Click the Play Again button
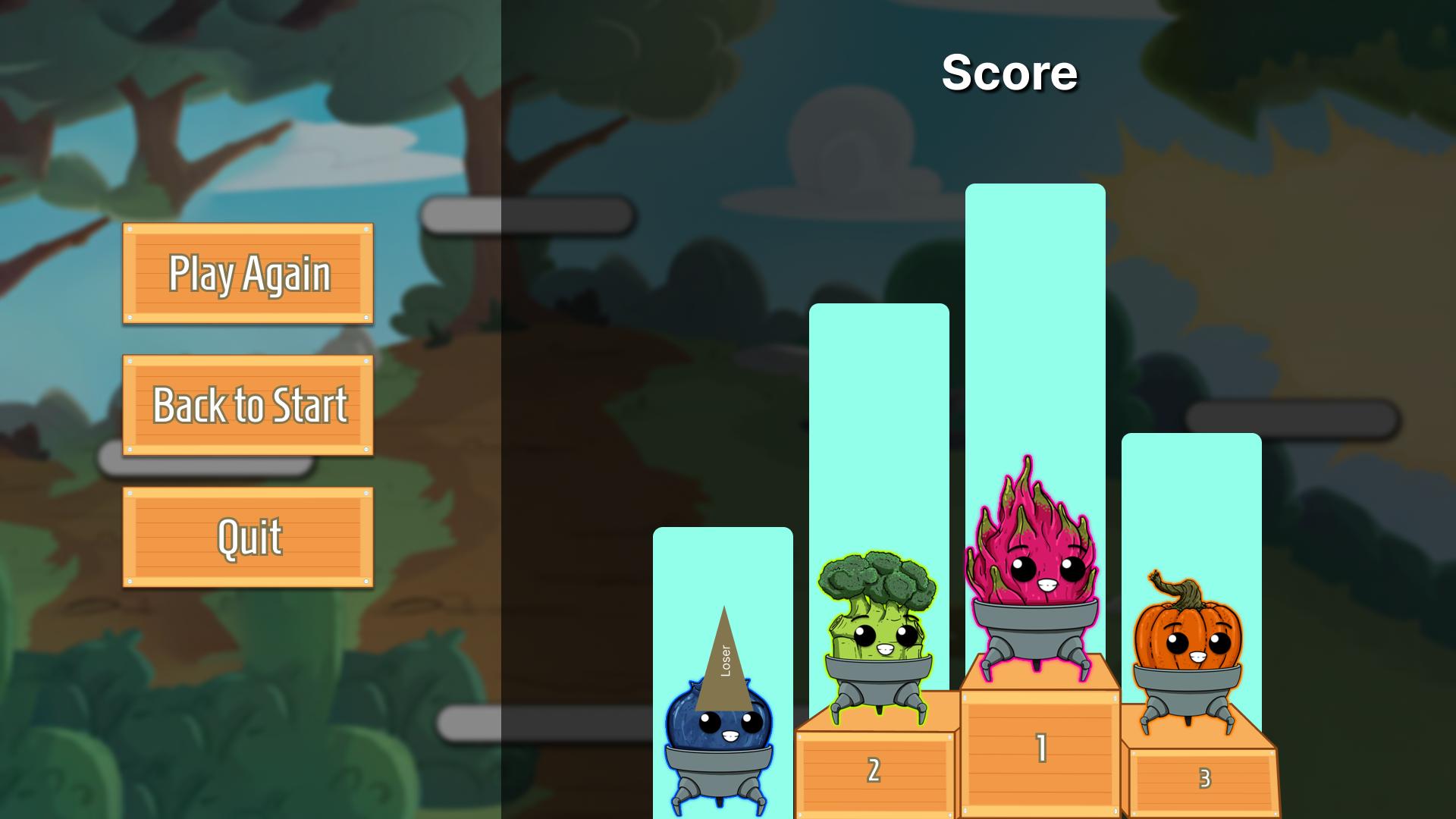 coord(248,274)
